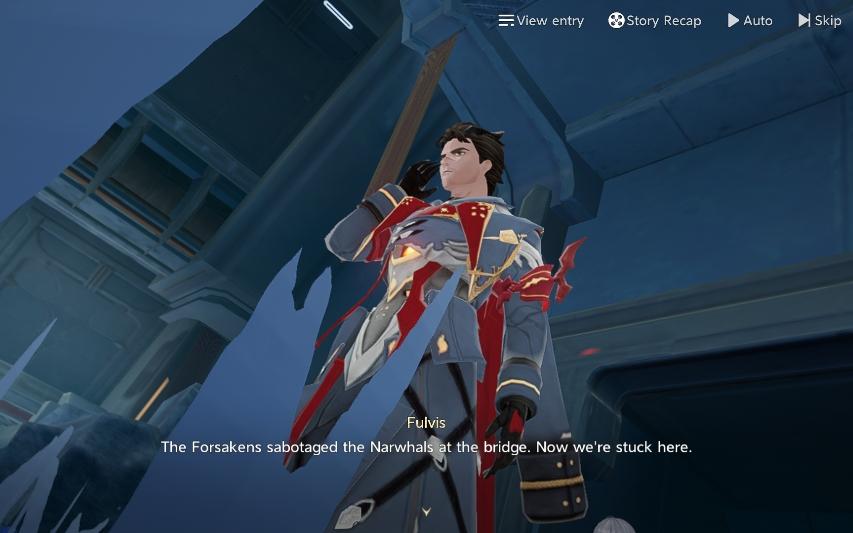853x533 pixels.
Task: Advance dialogue via the down arrow indicator
Action: (x=426, y=511)
